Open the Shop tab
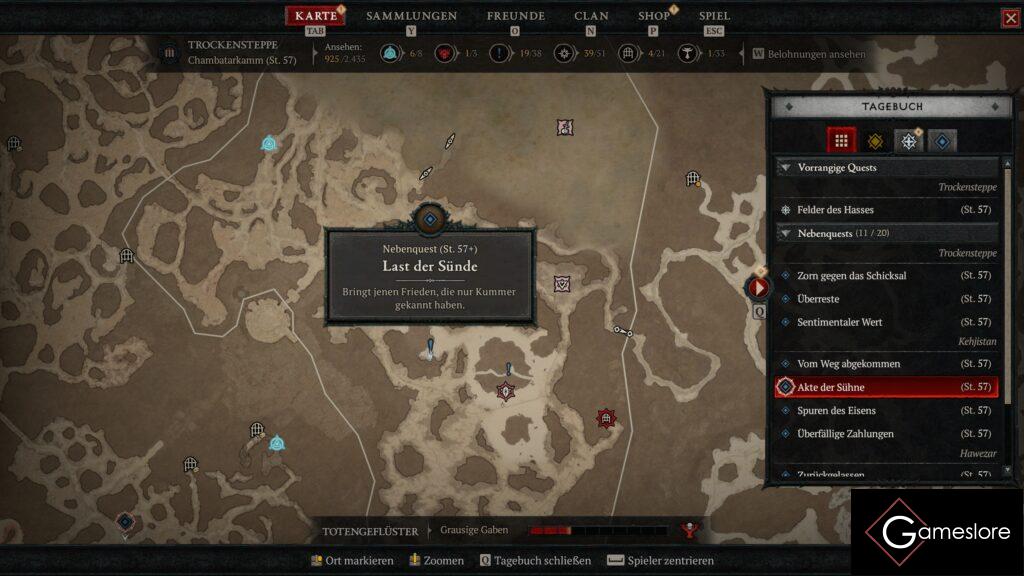This screenshot has width=1024, height=576. click(x=654, y=16)
